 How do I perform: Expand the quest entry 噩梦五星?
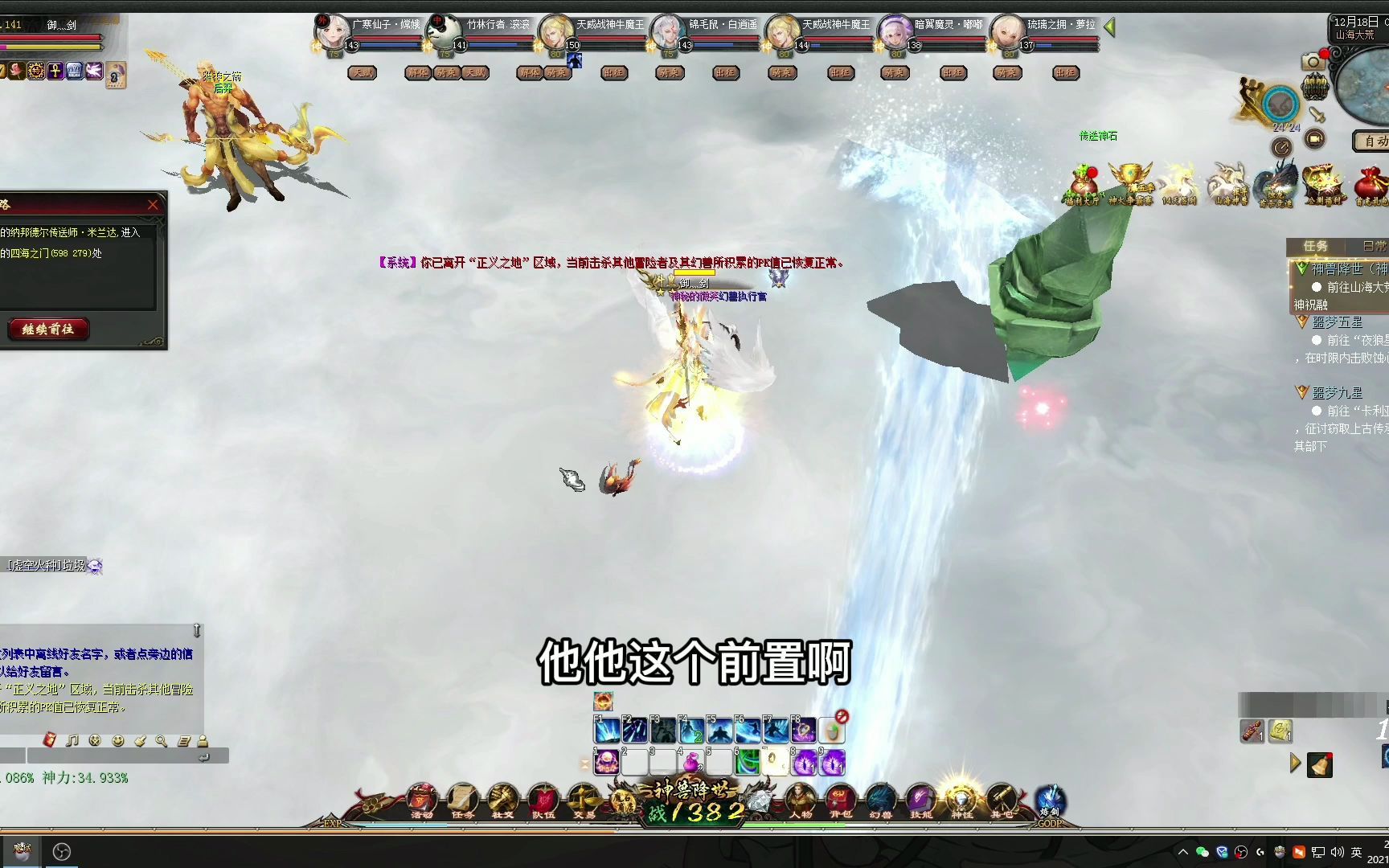click(1302, 322)
